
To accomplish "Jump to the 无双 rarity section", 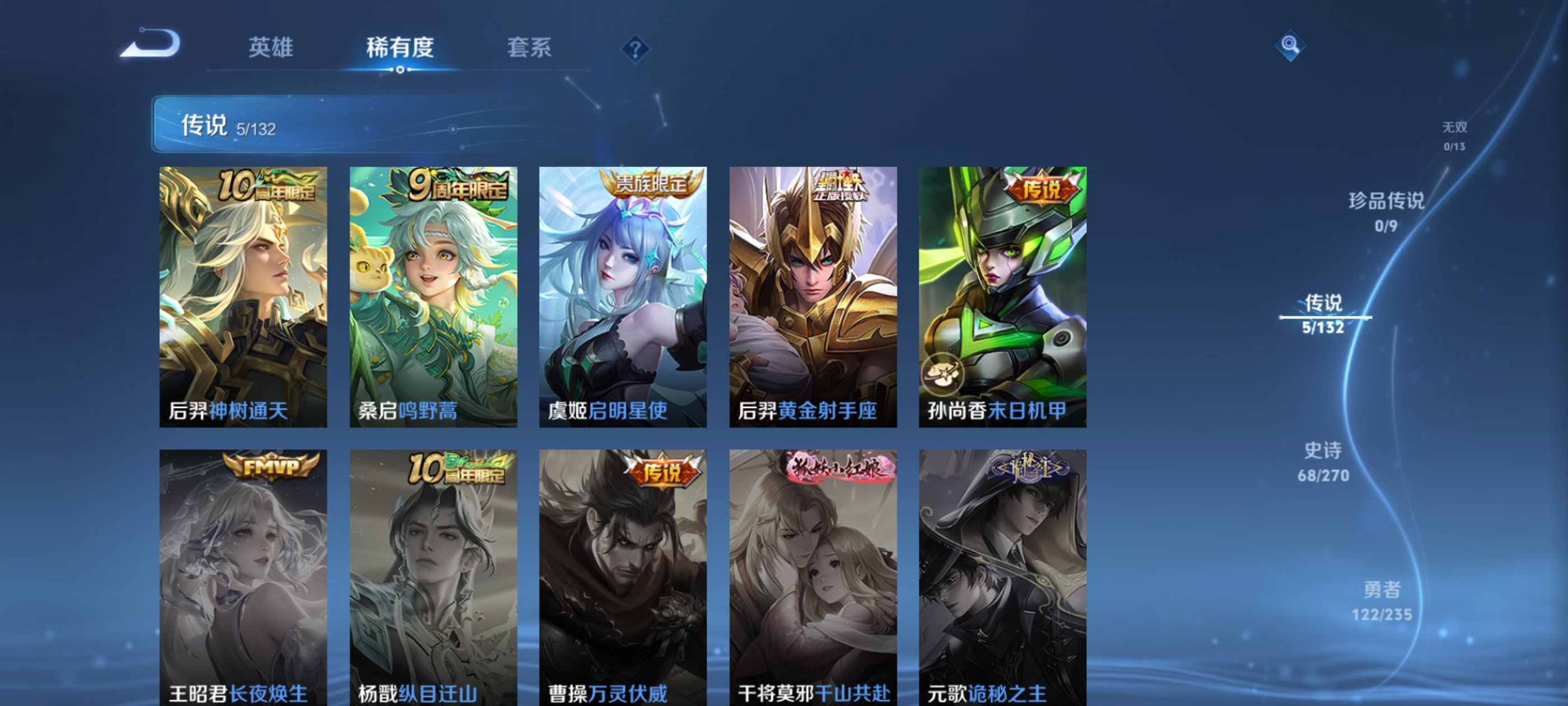I will coord(1454,135).
